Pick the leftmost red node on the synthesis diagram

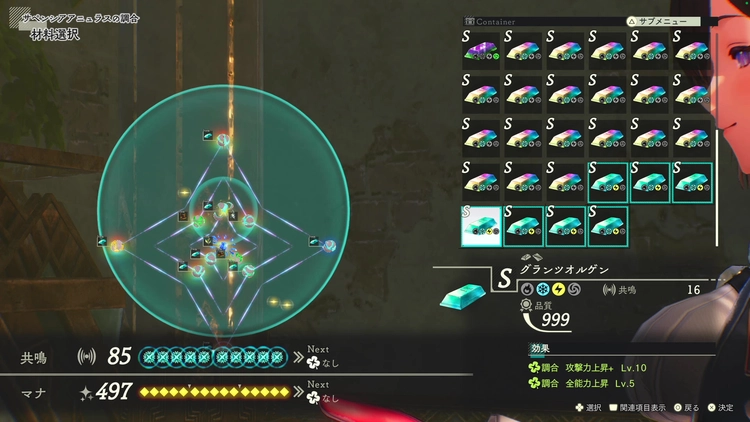pyautogui.click(x=117, y=245)
